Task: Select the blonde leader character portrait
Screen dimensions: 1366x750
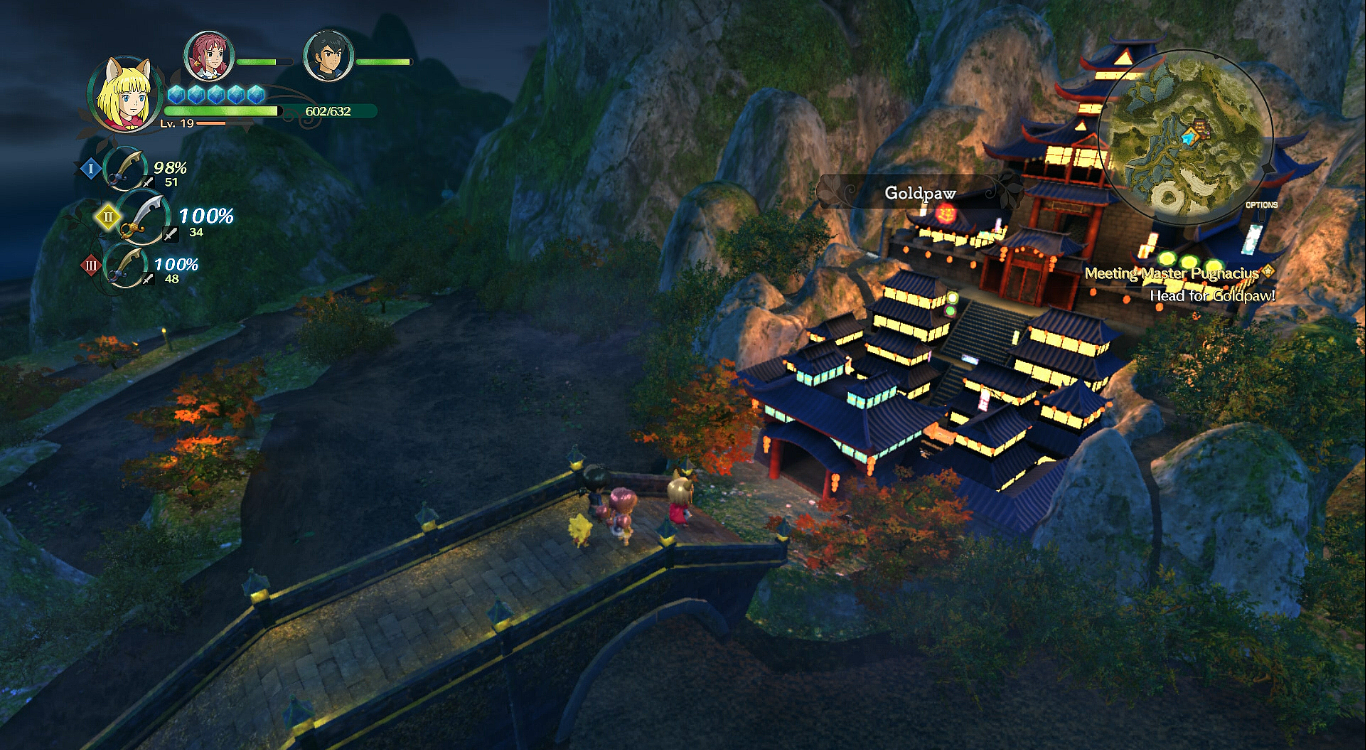Action: 126,94
